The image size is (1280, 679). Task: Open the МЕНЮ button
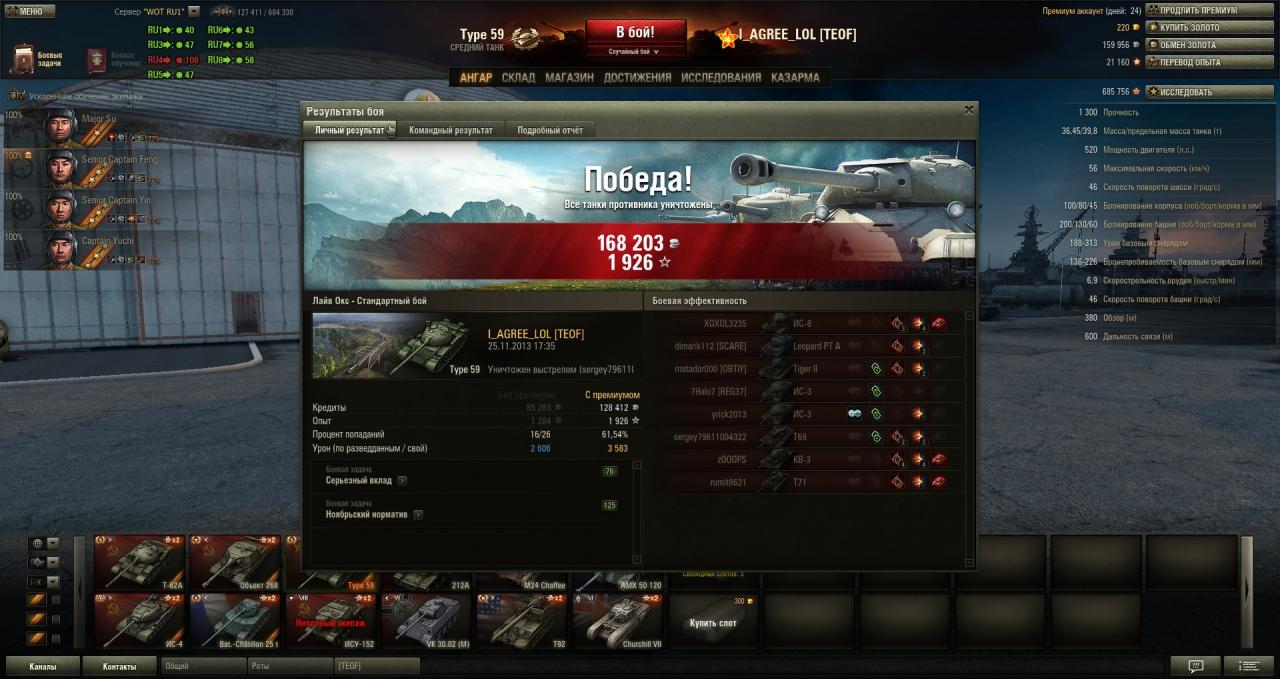coord(26,11)
